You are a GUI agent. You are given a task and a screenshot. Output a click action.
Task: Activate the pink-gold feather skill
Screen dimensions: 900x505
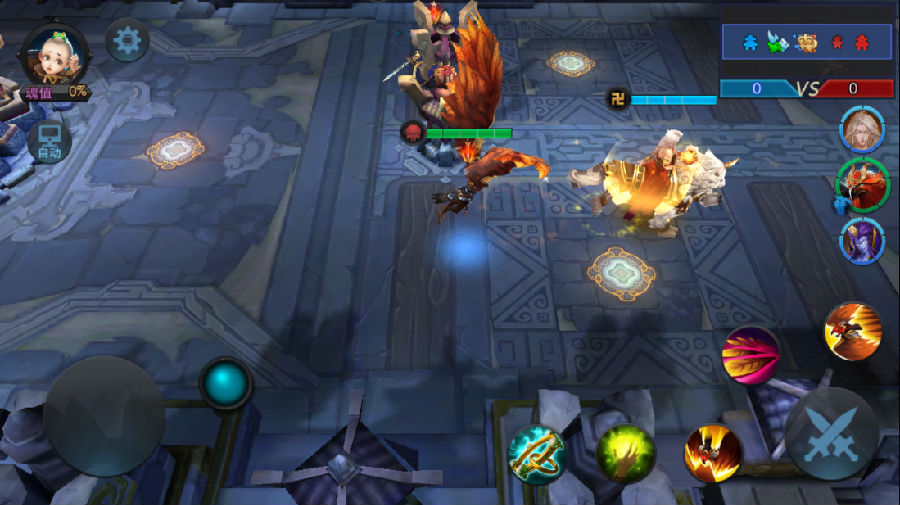[x=751, y=355]
